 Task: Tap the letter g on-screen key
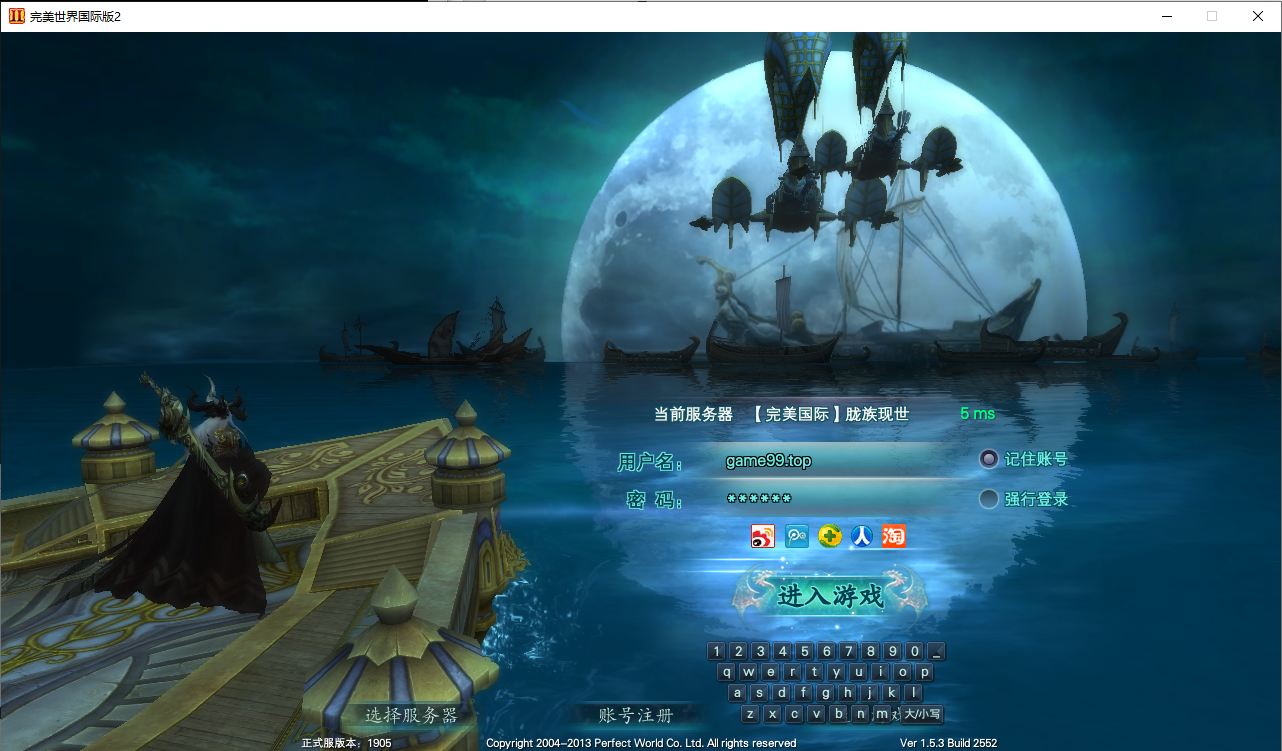tap(826, 693)
